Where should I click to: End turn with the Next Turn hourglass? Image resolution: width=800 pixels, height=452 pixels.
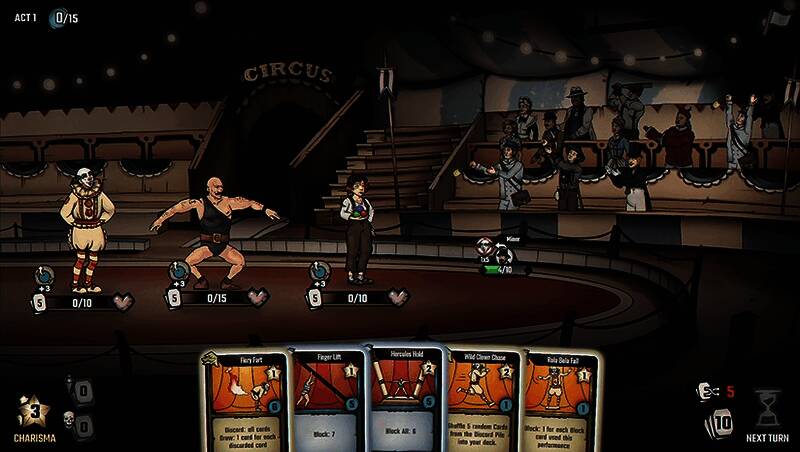tap(767, 412)
